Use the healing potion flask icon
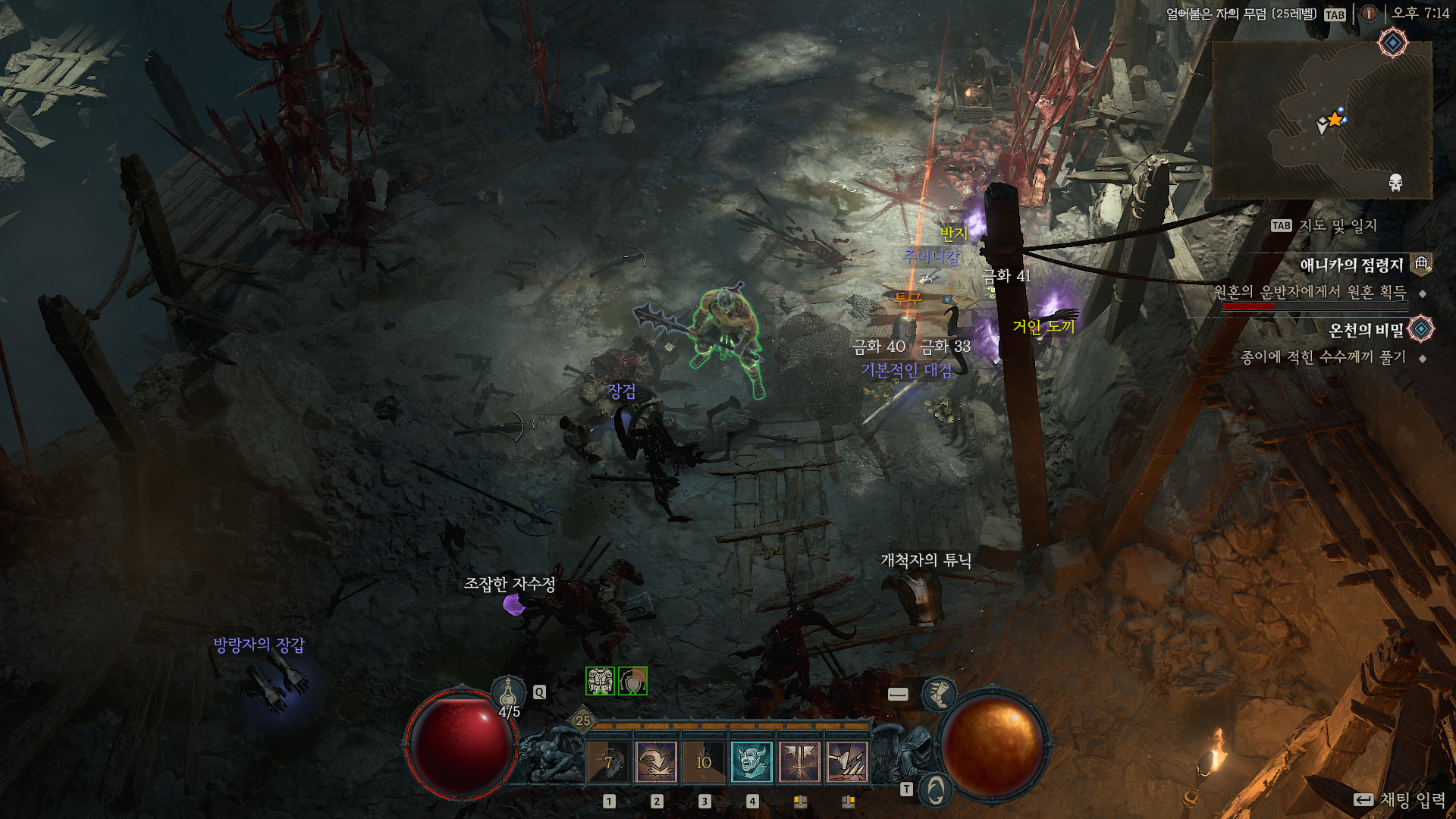 pyautogui.click(x=508, y=692)
